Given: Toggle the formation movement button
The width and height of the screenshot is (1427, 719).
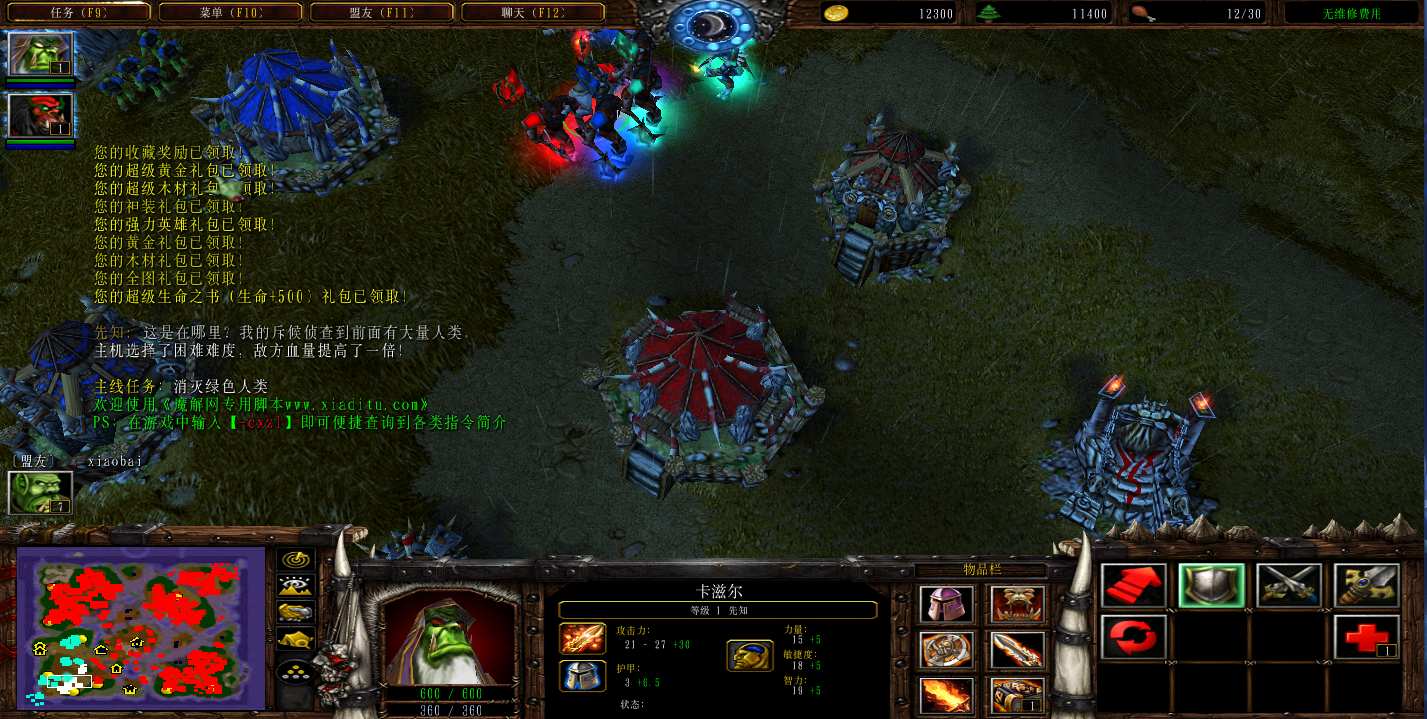Looking at the screenshot, I should (295, 672).
